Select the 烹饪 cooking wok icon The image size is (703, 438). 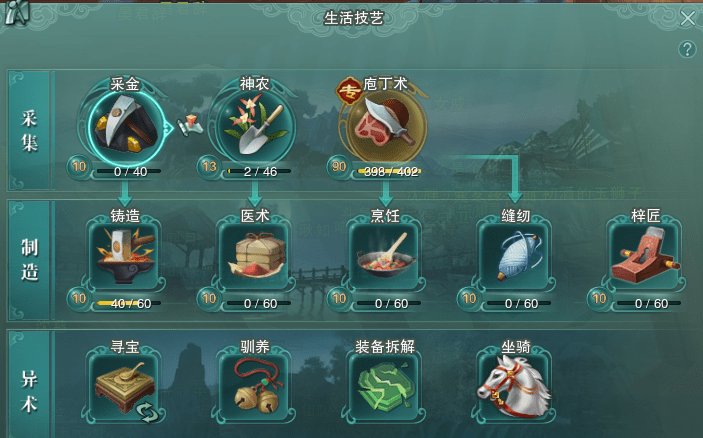click(x=384, y=255)
